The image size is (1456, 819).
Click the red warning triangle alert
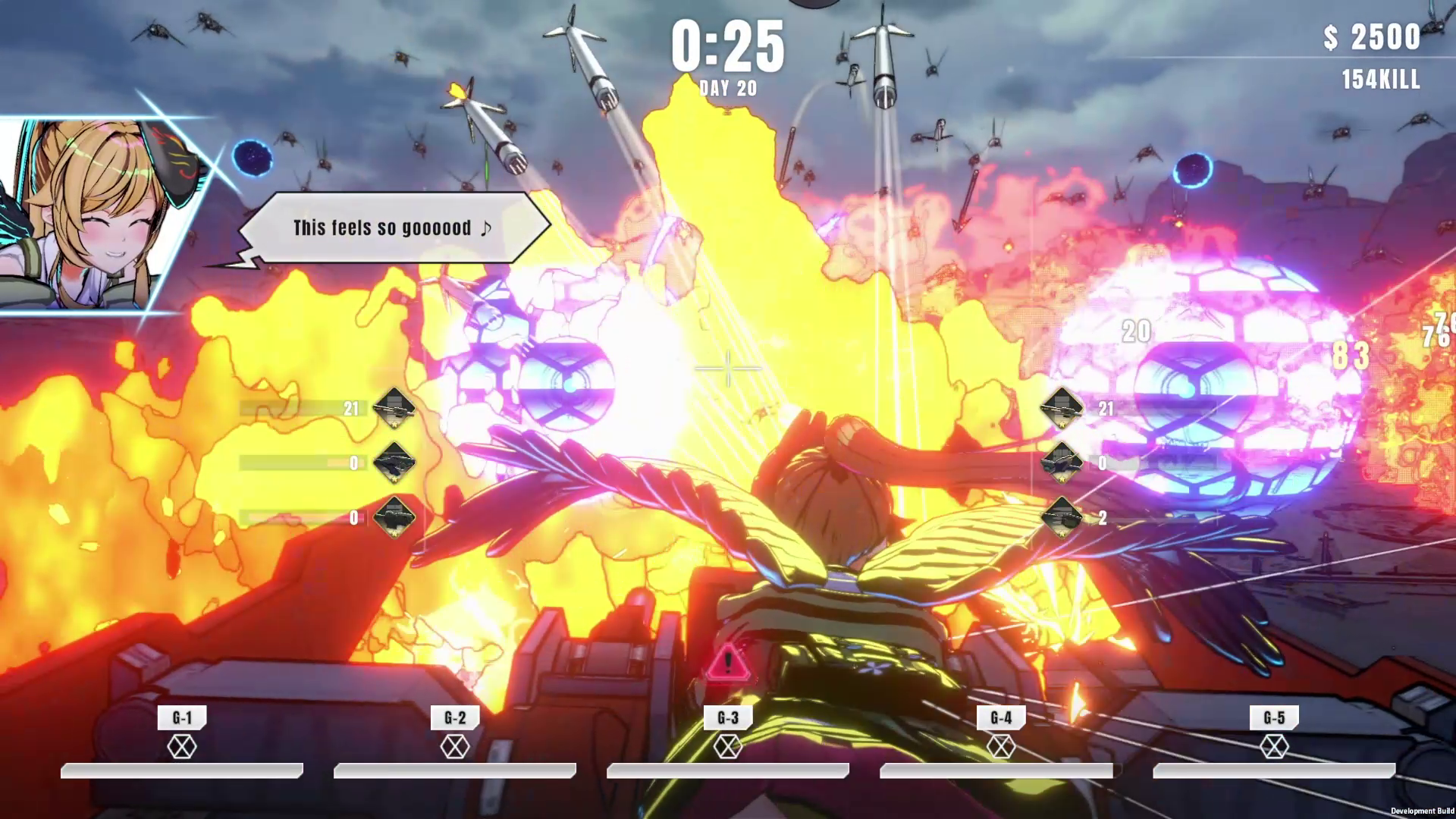click(x=728, y=663)
